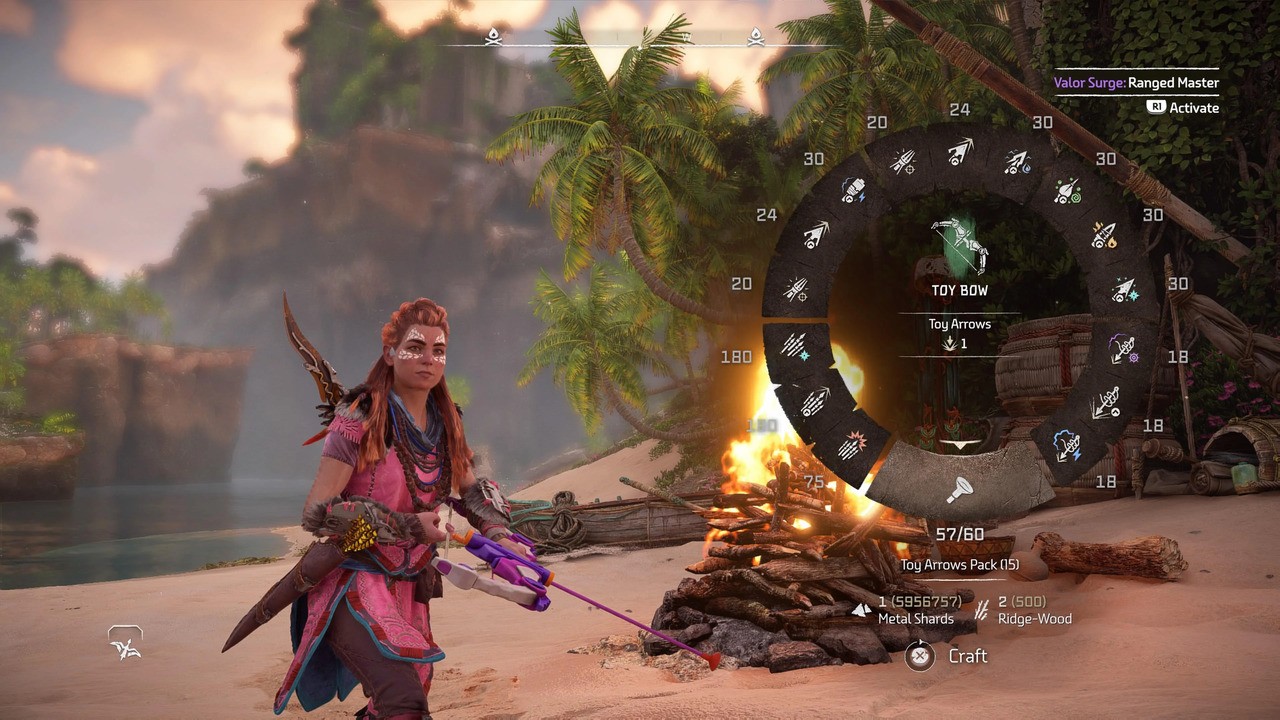Screen dimensions: 1280x720
Task: Click the machine mount icon
Action: [x=126, y=644]
